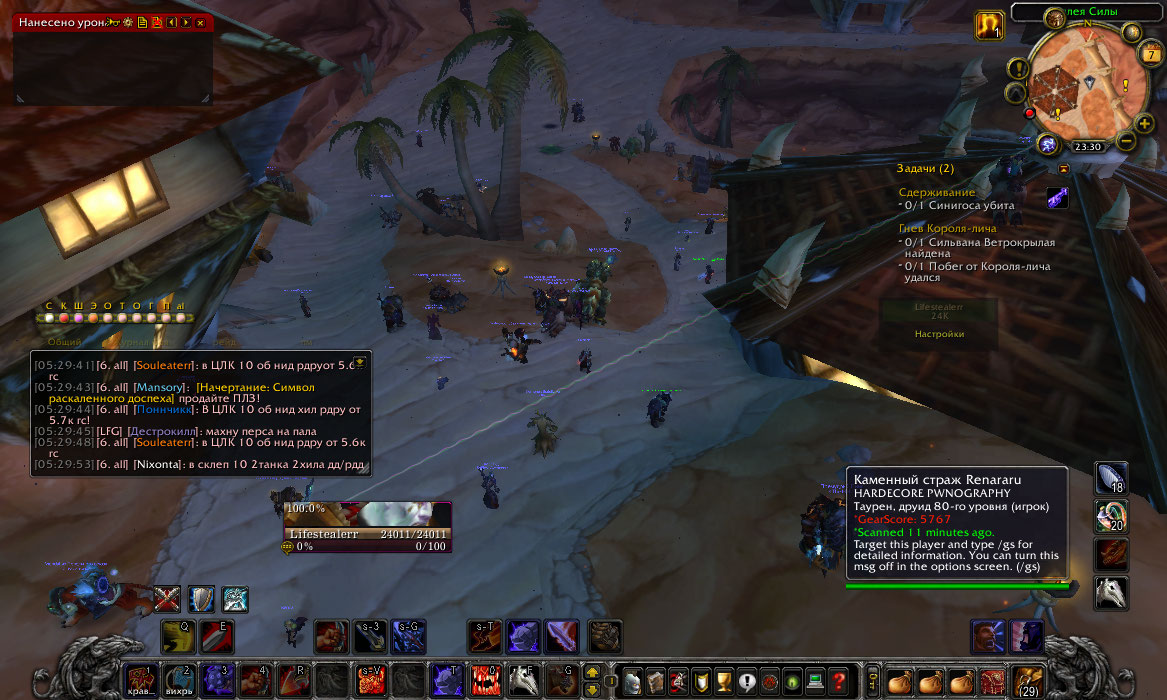This screenshot has height=700, width=1167.
Task: Activate action slot 2 labelled вихрь
Action: click(x=178, y=680)
